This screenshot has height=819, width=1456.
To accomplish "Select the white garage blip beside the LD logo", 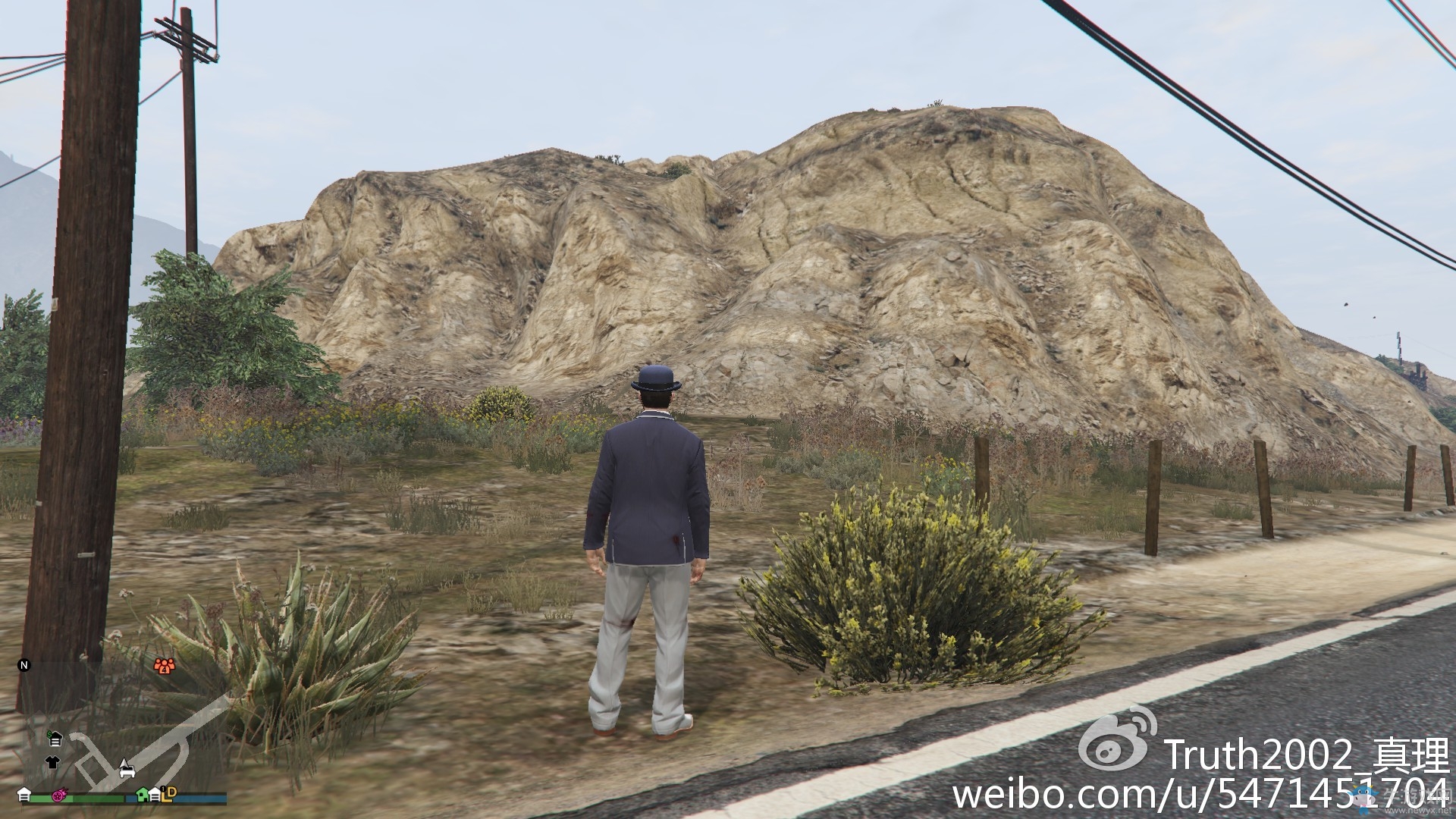I will [x=155, y=795].
